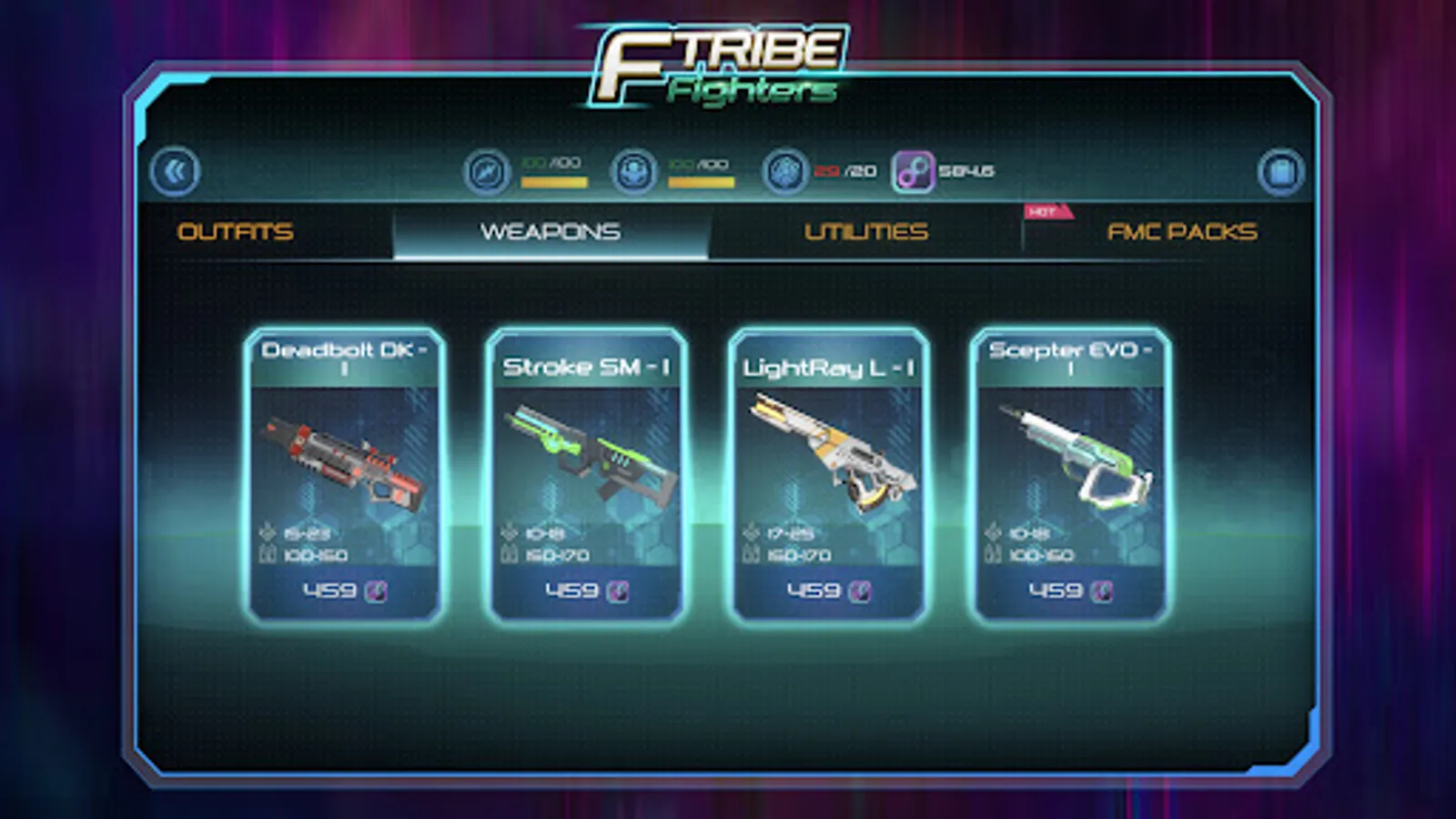Image resolution: width=1456 pixels, height=819 pixels.
Task: Select the Weapons tab
Action: pyautogui.click(x=551, y=232)
